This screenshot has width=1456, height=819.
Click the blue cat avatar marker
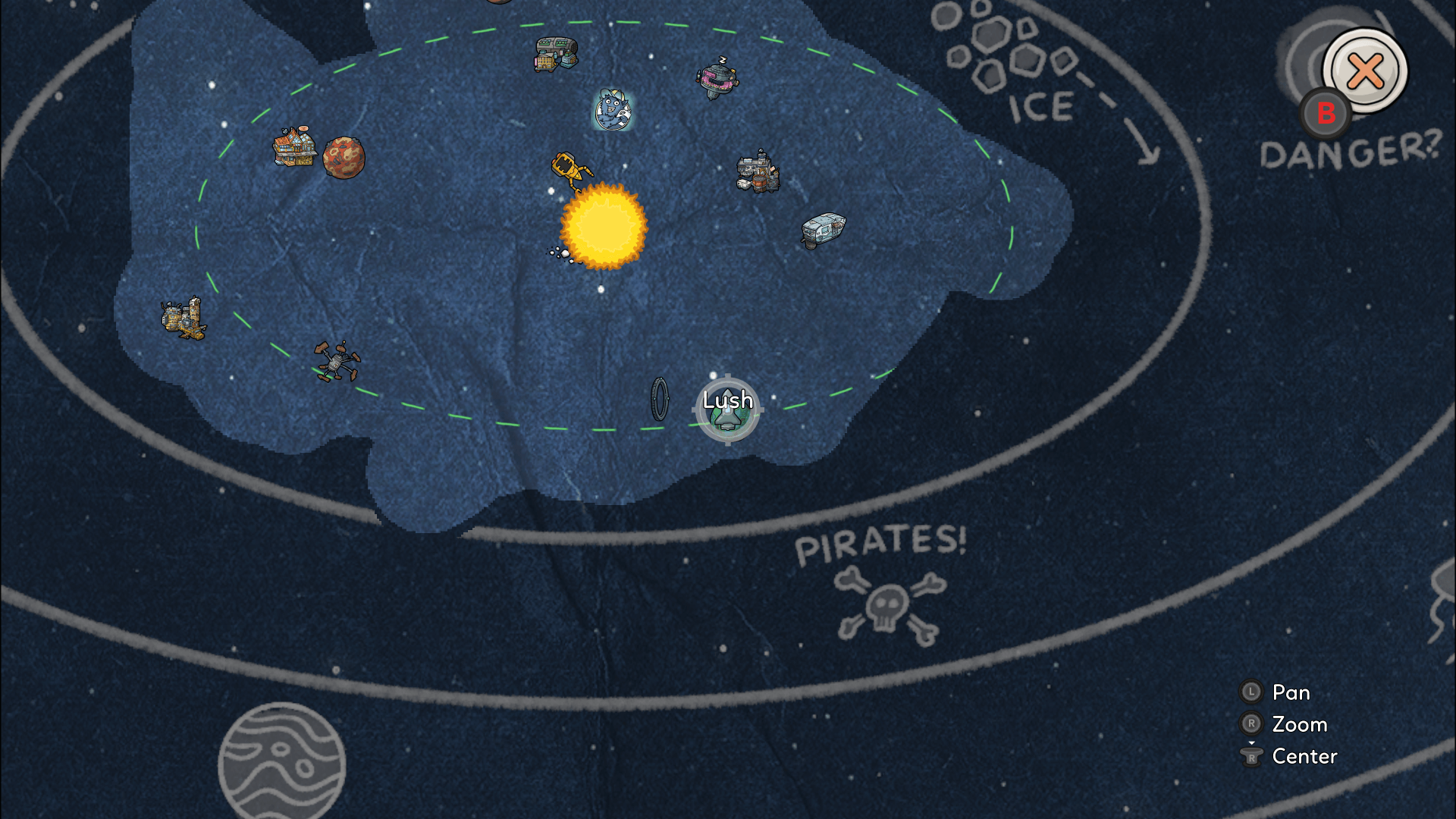tap(614, 110)
